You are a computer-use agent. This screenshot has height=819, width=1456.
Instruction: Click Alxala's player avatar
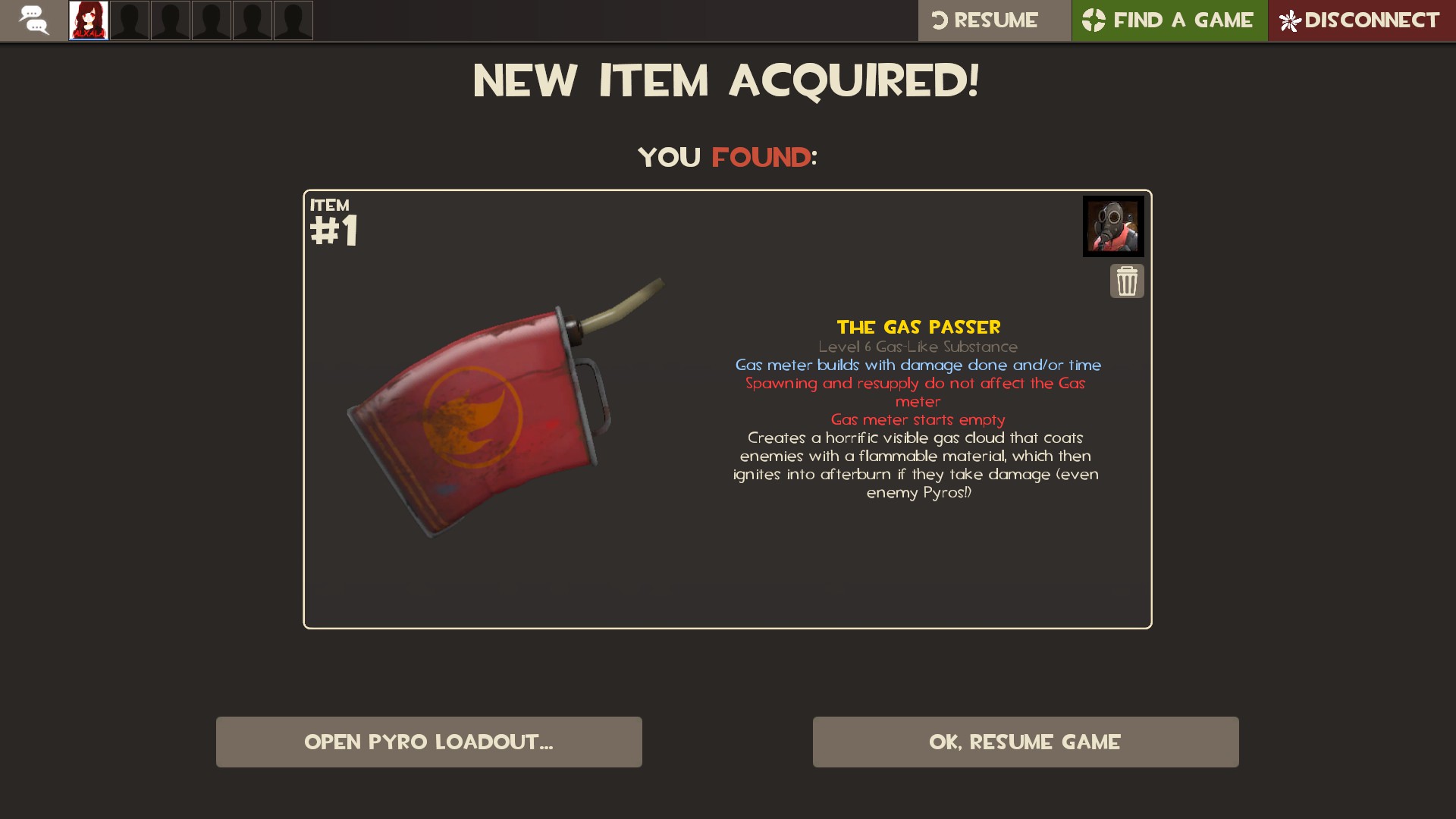pos(88,20)
